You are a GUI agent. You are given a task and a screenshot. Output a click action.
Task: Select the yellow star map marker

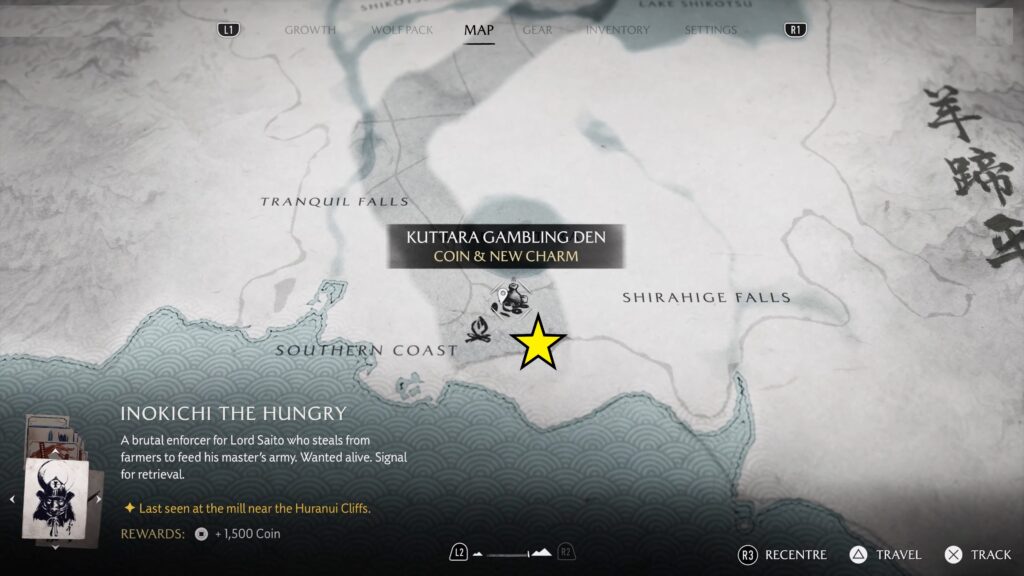pos(539,342)
